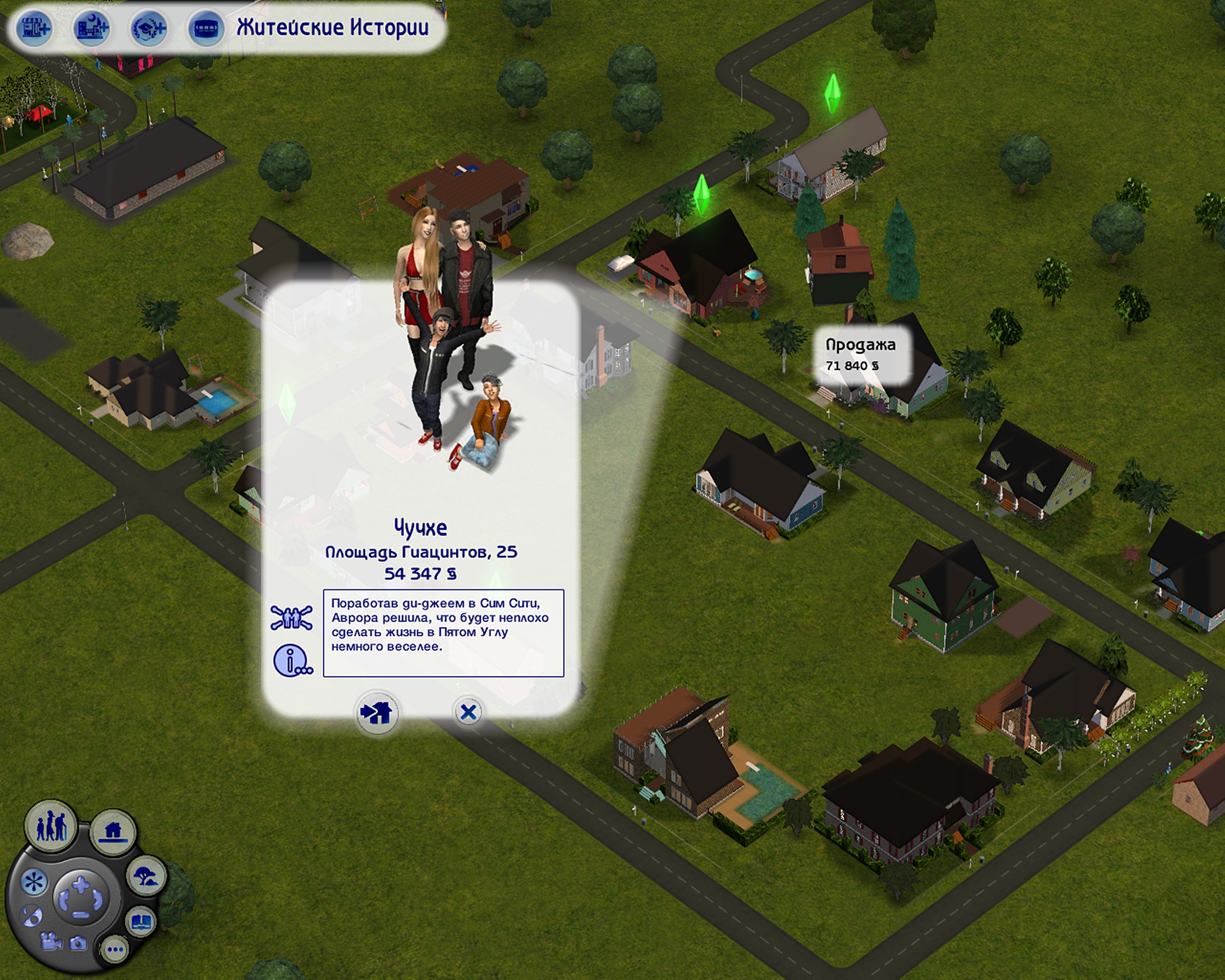Screen dimensions: 1225x980
Task: Close the Чучхе family info popup
Action: click(468, 712)
